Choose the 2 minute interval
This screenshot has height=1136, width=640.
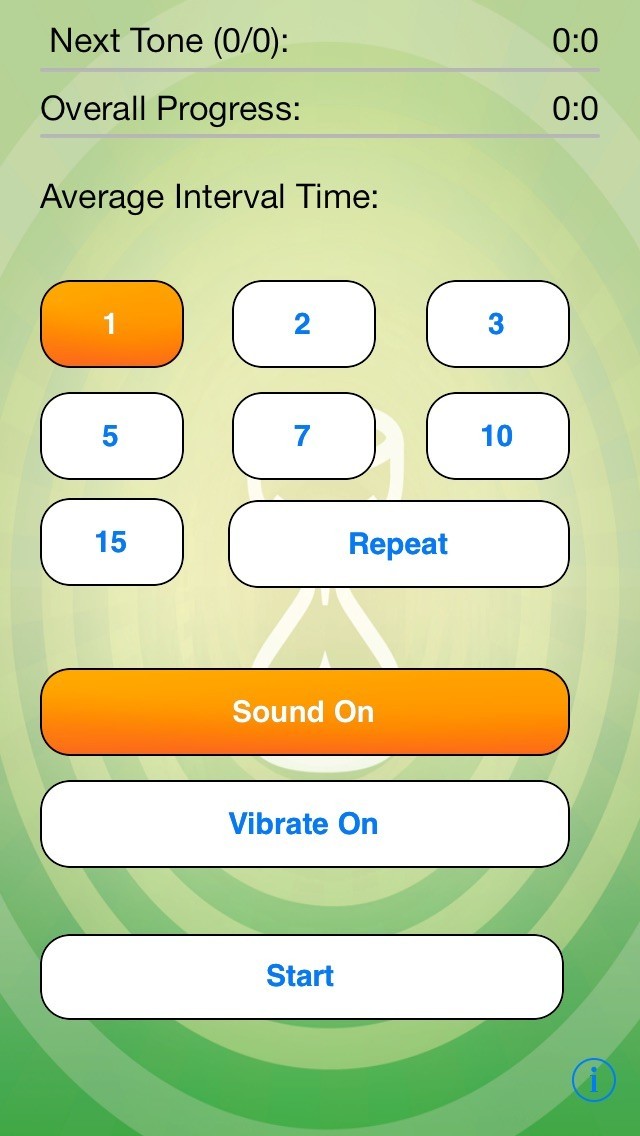(x=303, y=324)
